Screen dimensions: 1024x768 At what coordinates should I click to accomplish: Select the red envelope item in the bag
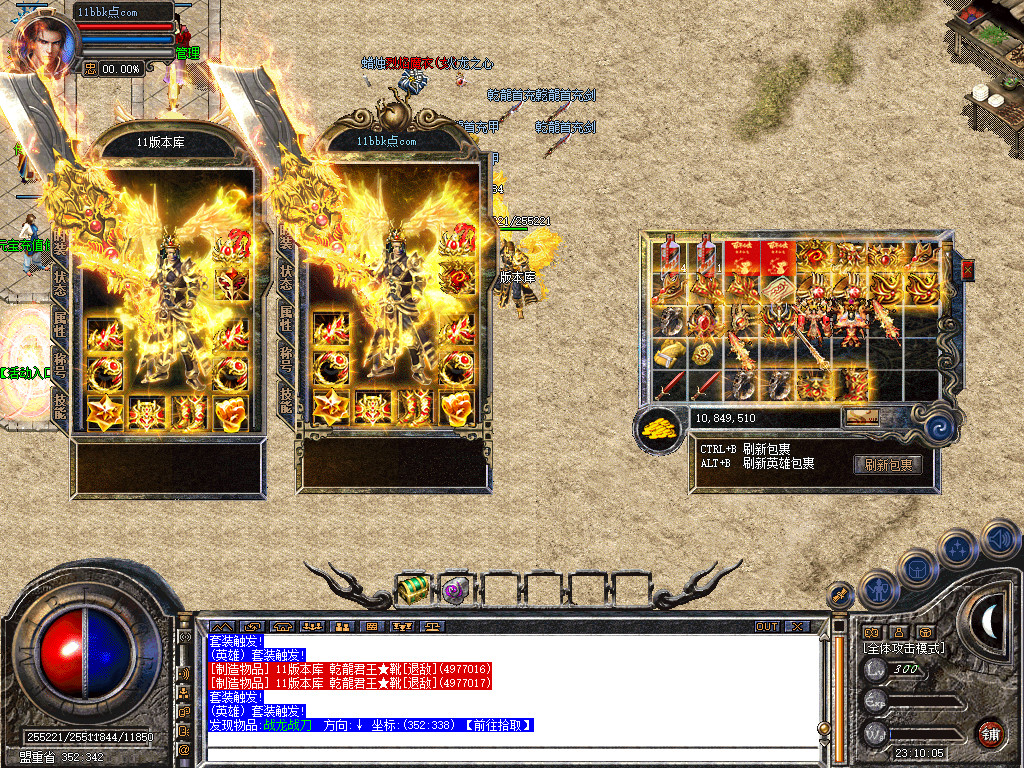click(x=741, y=257)
